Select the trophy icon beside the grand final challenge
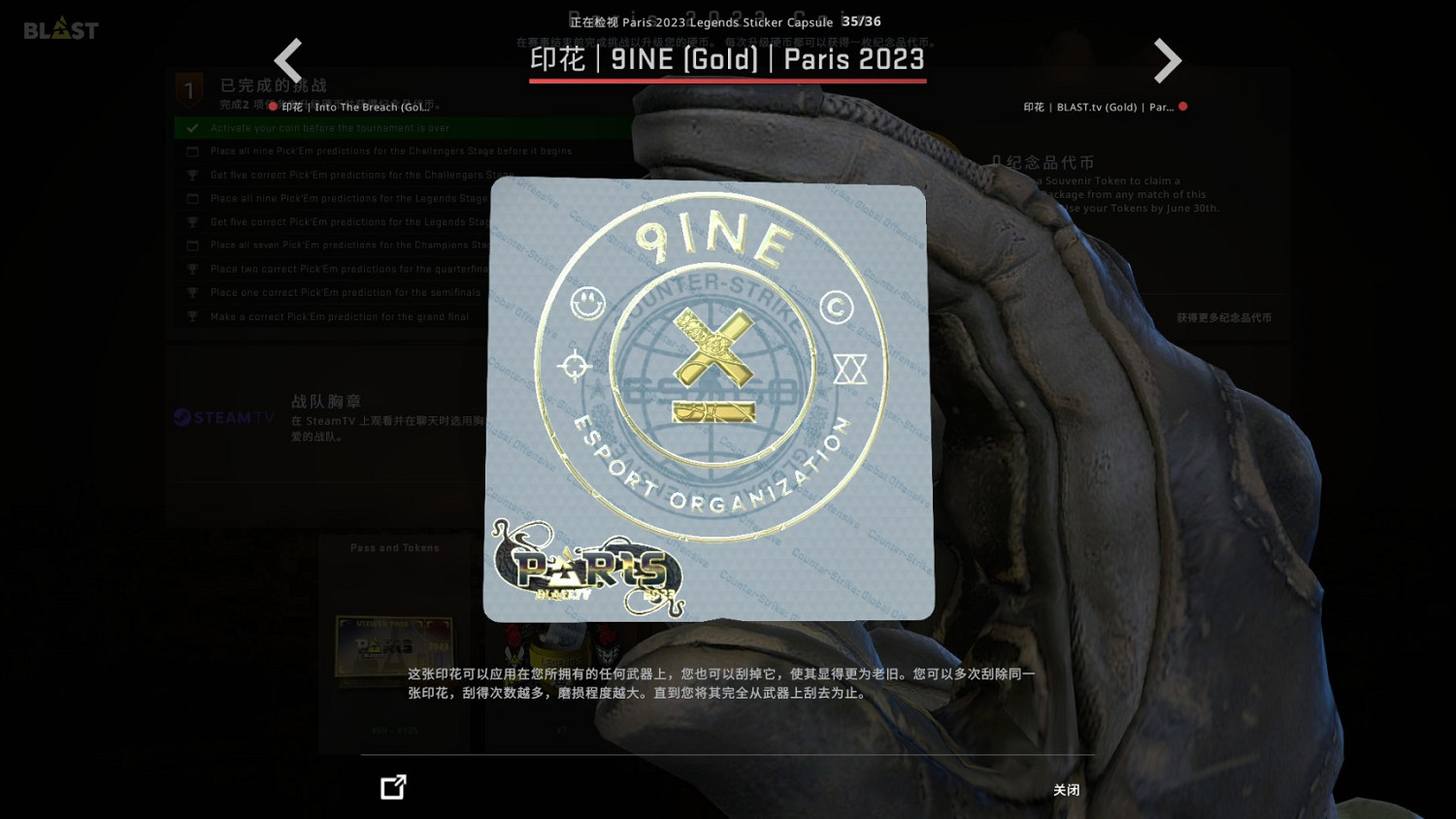Viewport: 1456px width, 819px height. pyautogui.click(x=192, y=315)
